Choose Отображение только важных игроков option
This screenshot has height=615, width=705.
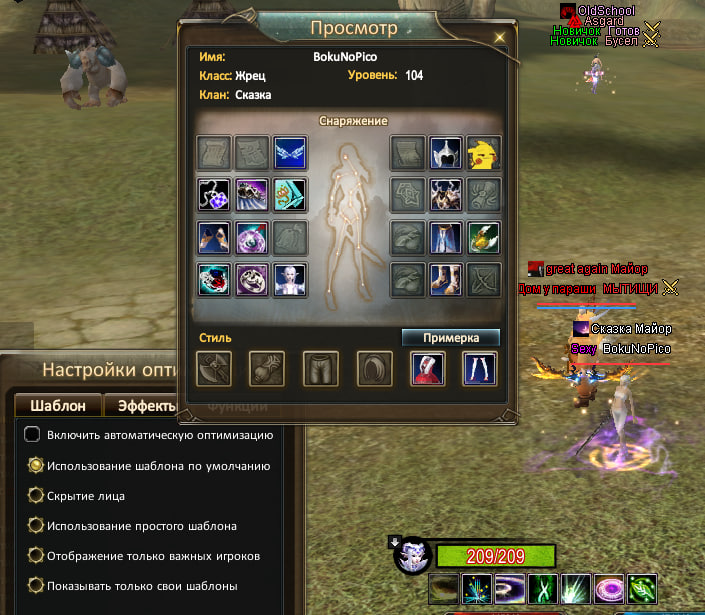tap(34, 556)
